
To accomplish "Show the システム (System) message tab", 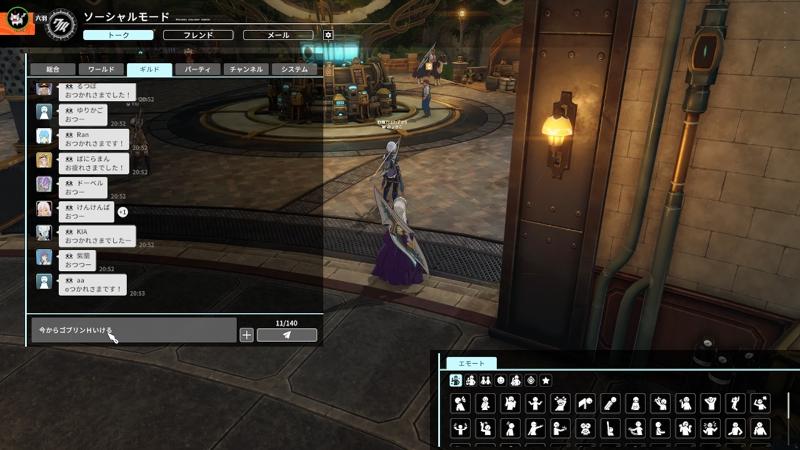I will click(x=295, y=70).
